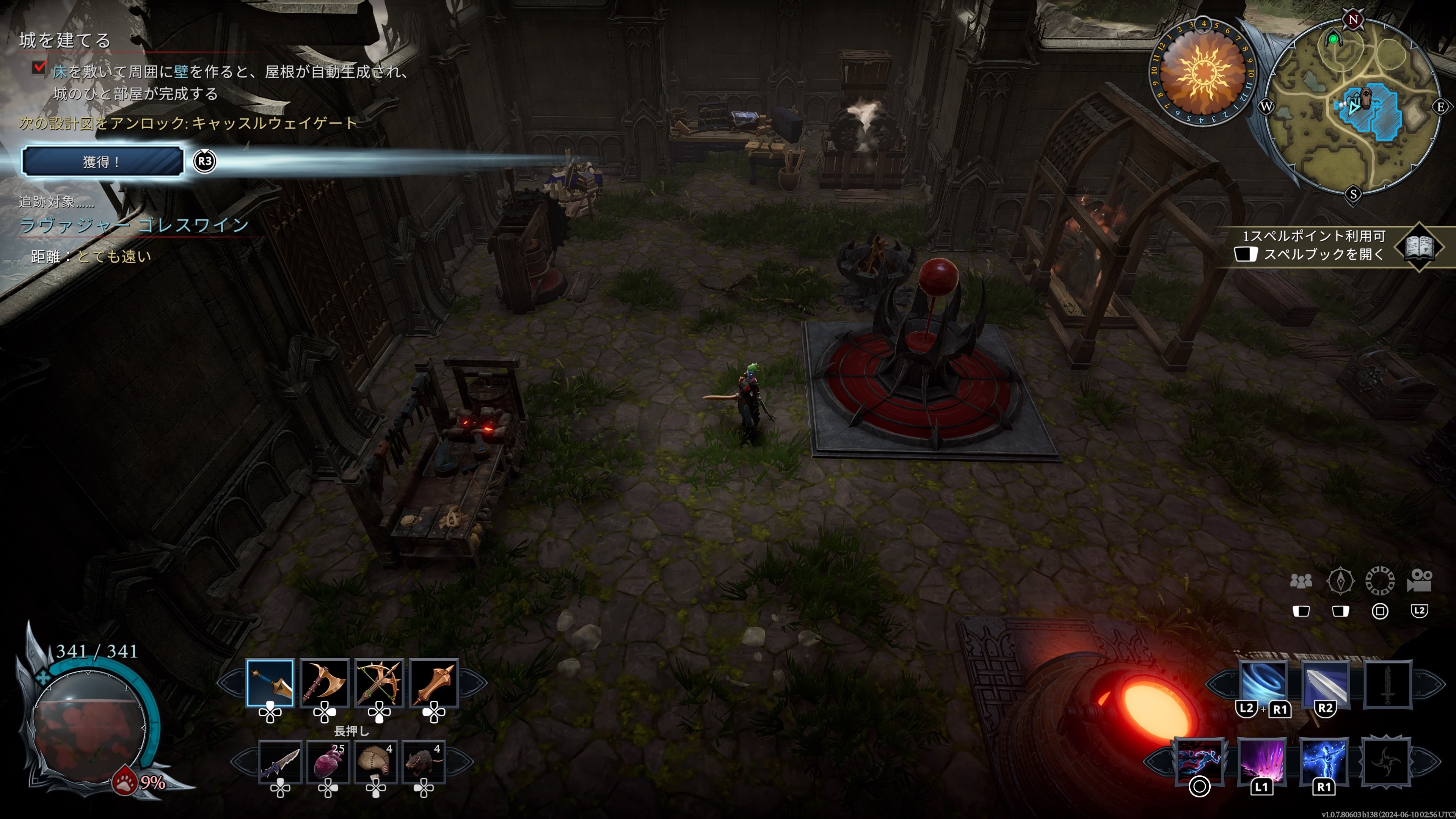Click the compass icon in the shortcut row
The height and width of the screenshot is (819, 1456).
pyautogui.click(x=1340, y=581)
